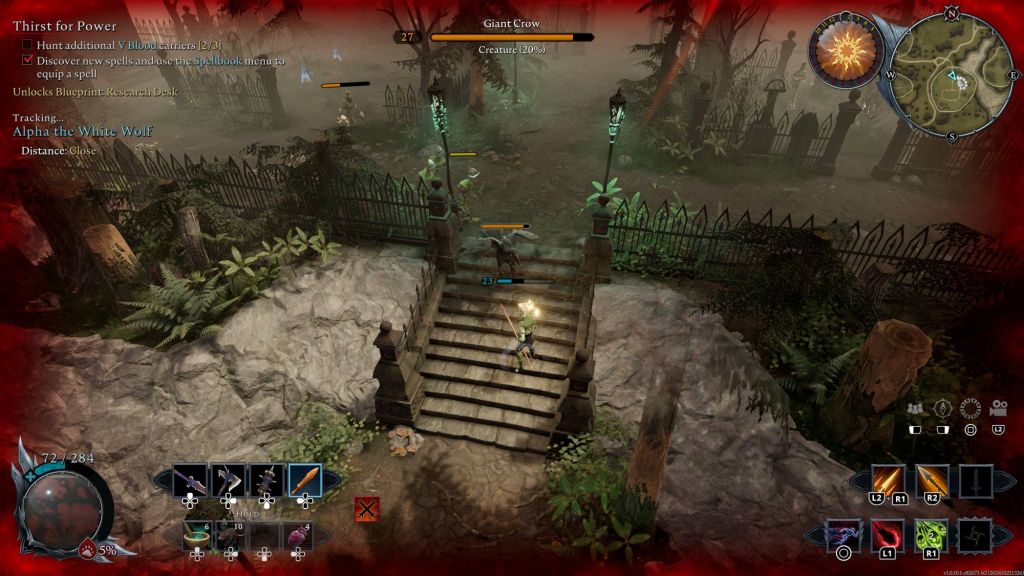Equip the axe weapon slot
The image size is (1024, 576).
pos(228,481)
